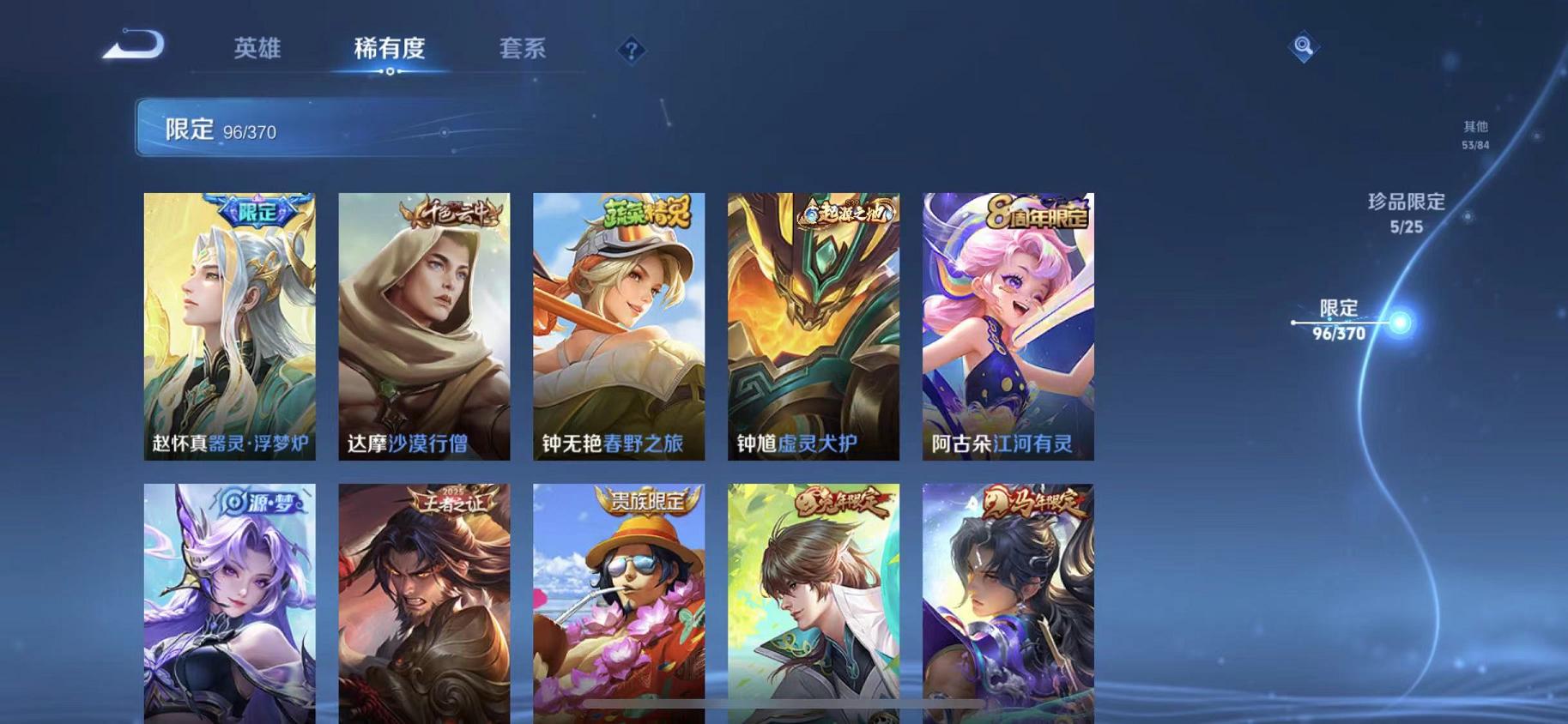1568x724 pixels.
Task: Switch to the 英雄 tab
Action: [257, 49]
